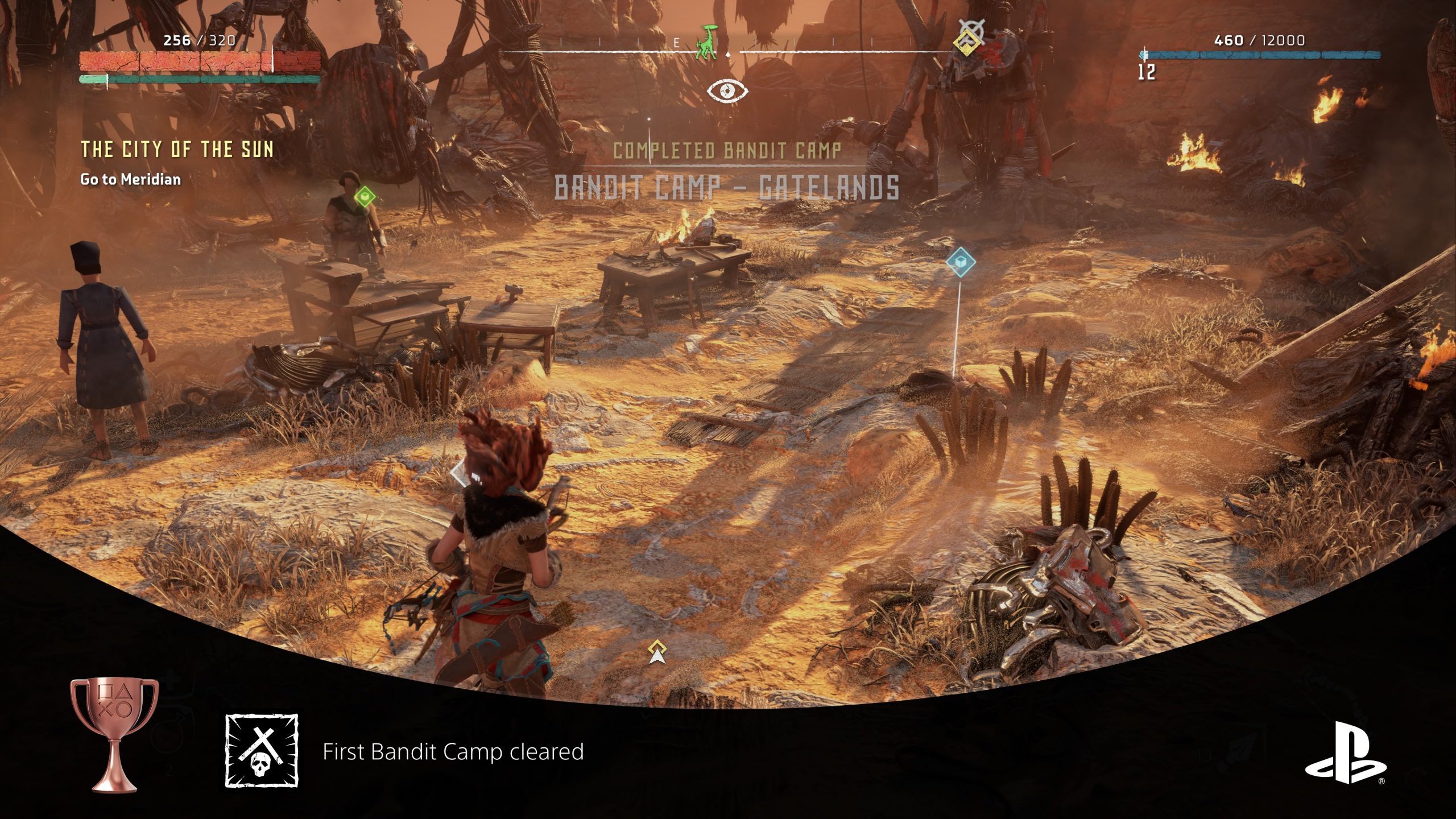Click the bronze trophy icon
This screenshot has width=1456, height=819.
[x=114, y=734]
